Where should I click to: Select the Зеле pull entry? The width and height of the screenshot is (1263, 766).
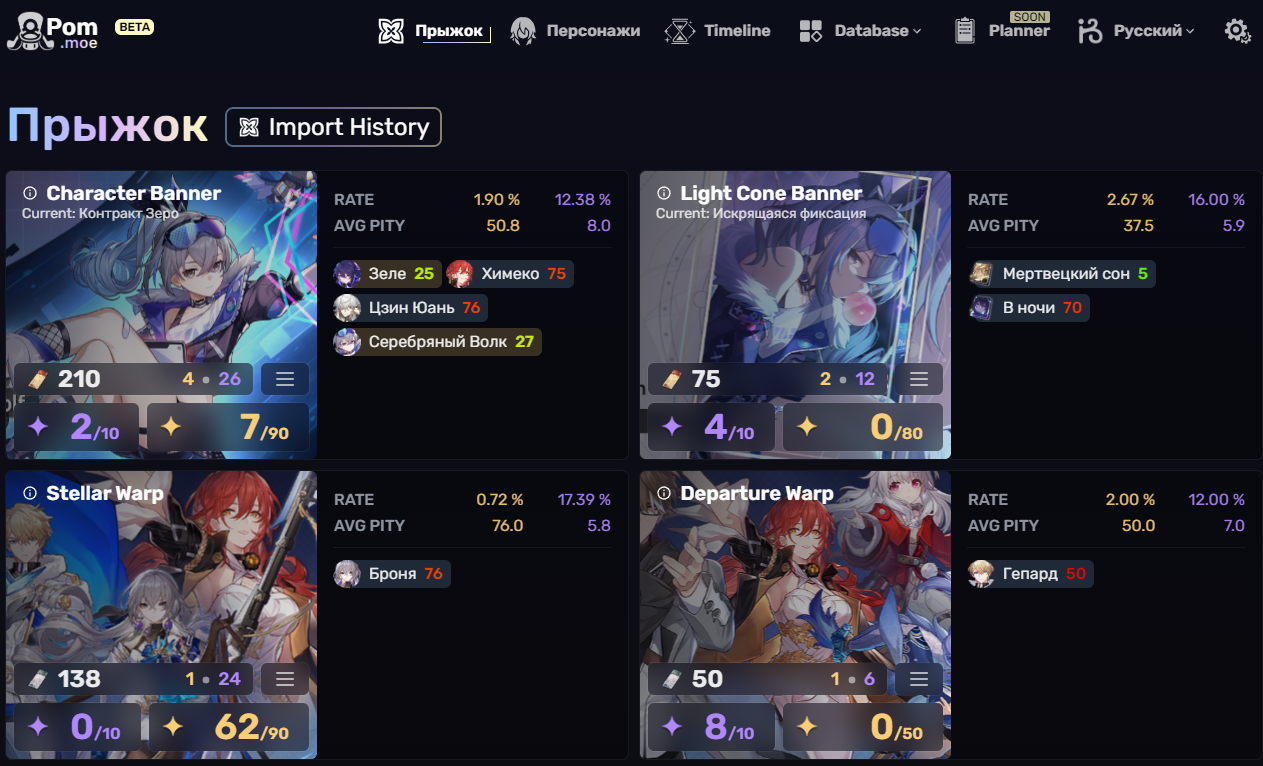coord(387,274)
